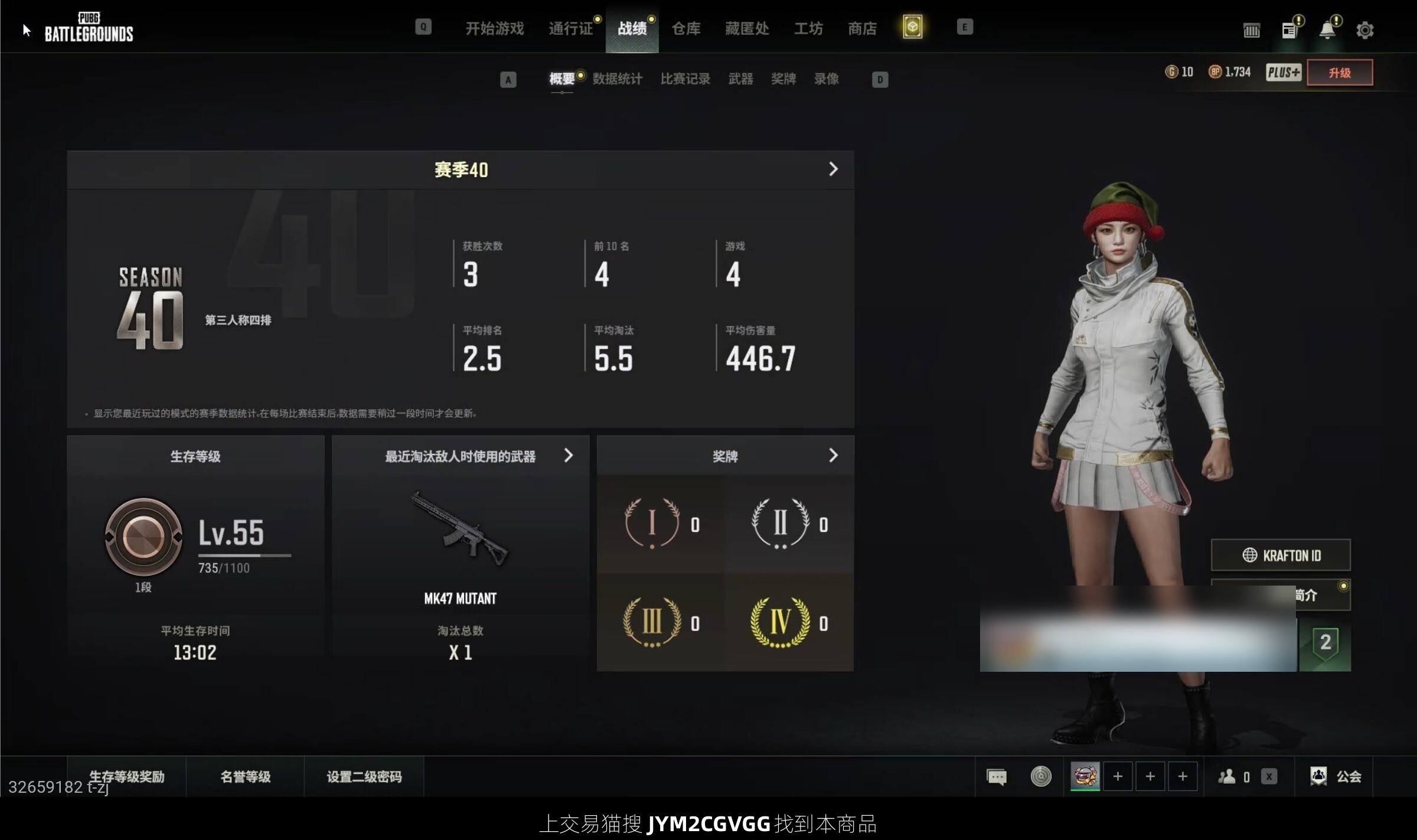Image resolution: width=1417 pixels, height=840 pixels.
Task: Show the 数据统计 statistics sub-tab
Action: tap(617, 79)
